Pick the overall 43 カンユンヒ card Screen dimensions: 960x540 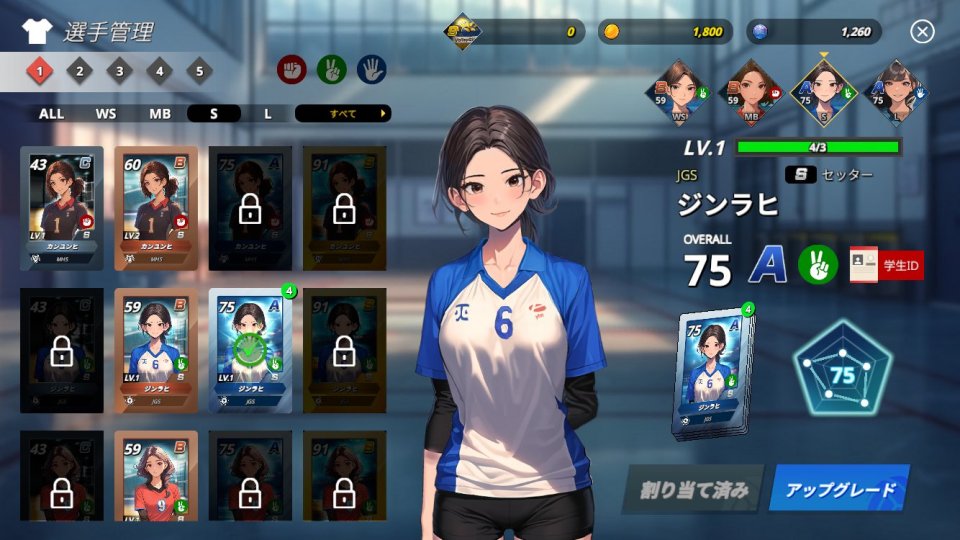click(x=61, y=207)
